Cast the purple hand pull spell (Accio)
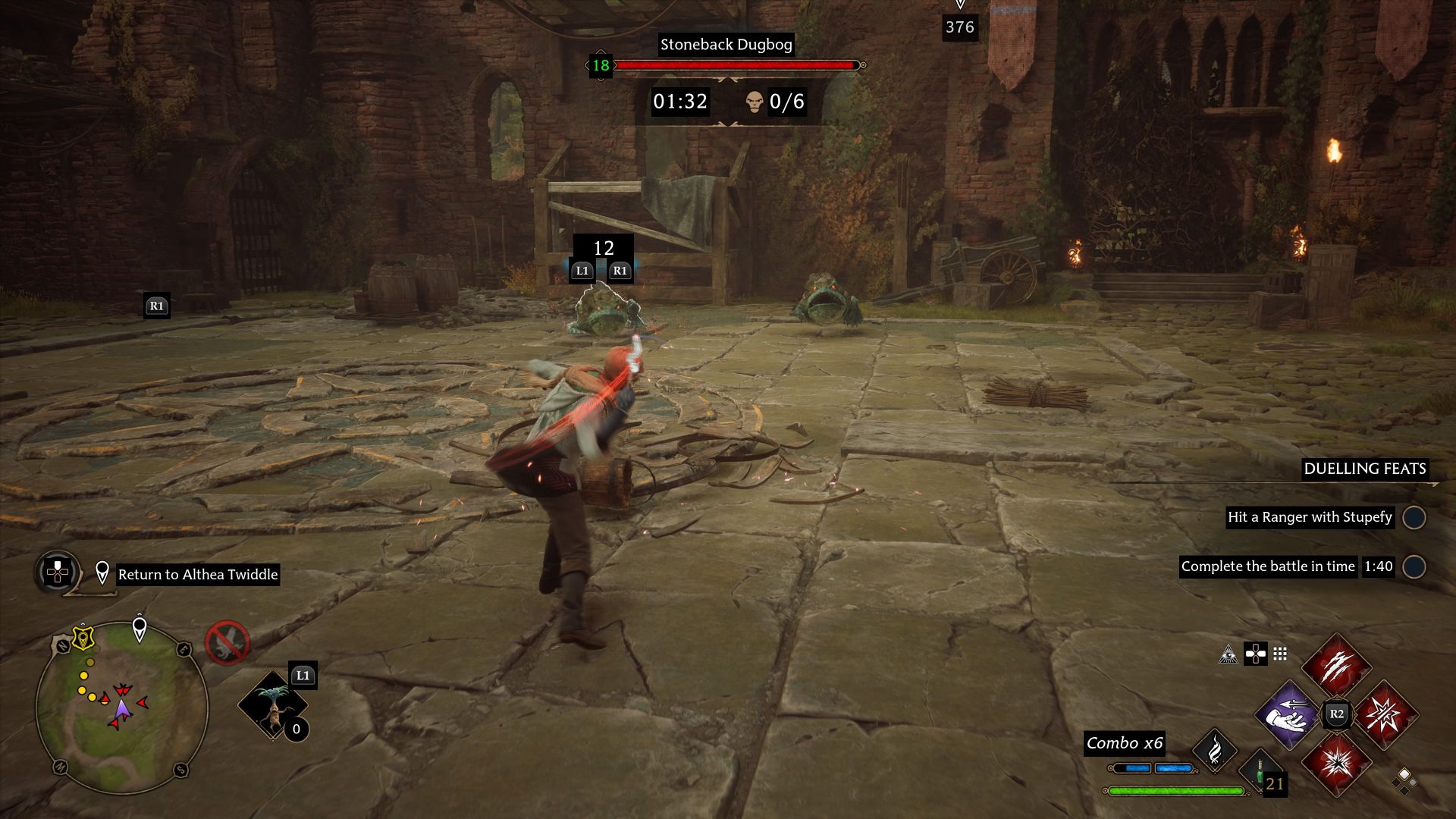This screenshot has width=1456, height=819. [1288, 714]
